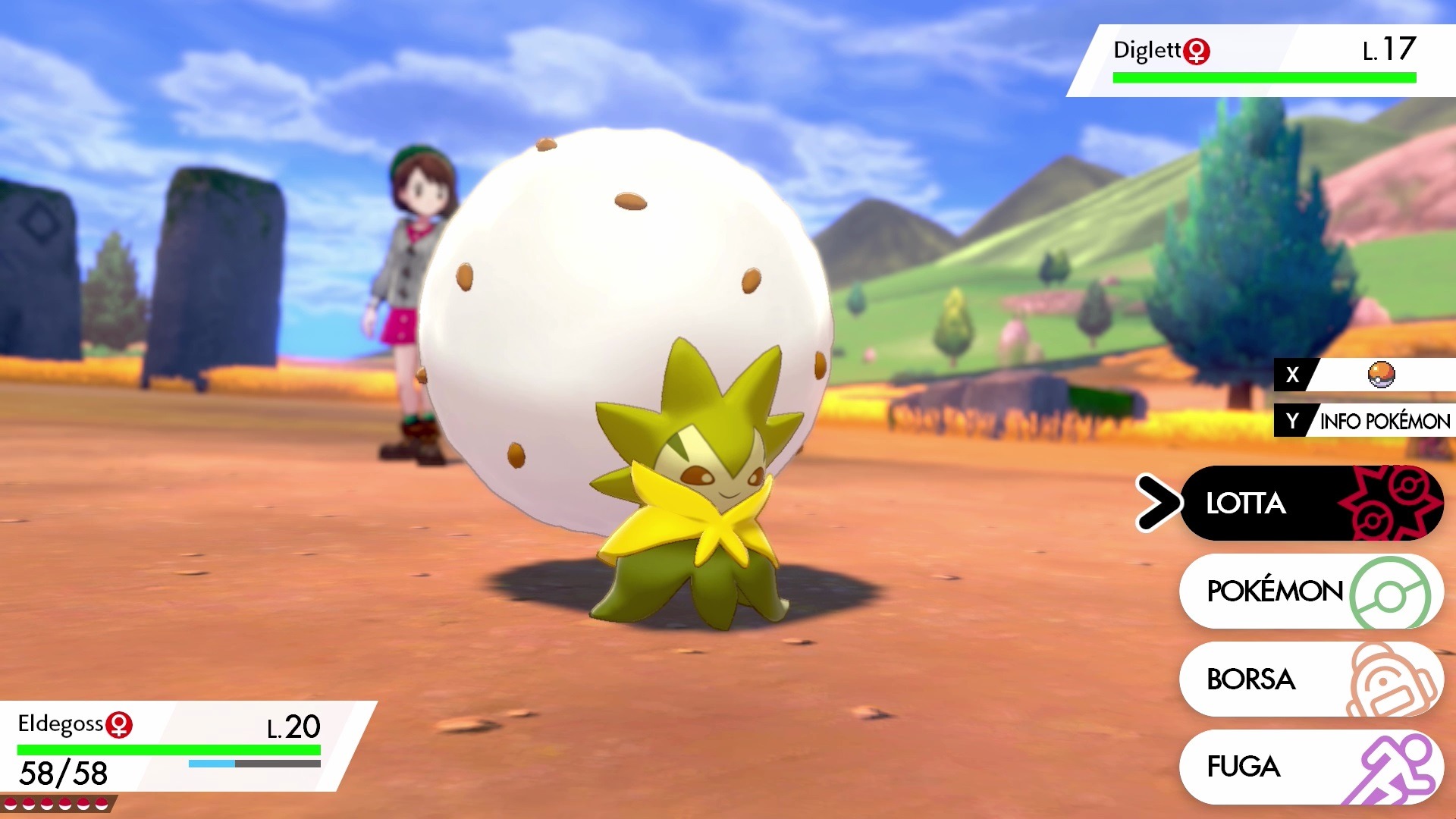Choose FUGA to flee the battle
Screen dimensions: 1456x819
click(x=1310, y=767)
